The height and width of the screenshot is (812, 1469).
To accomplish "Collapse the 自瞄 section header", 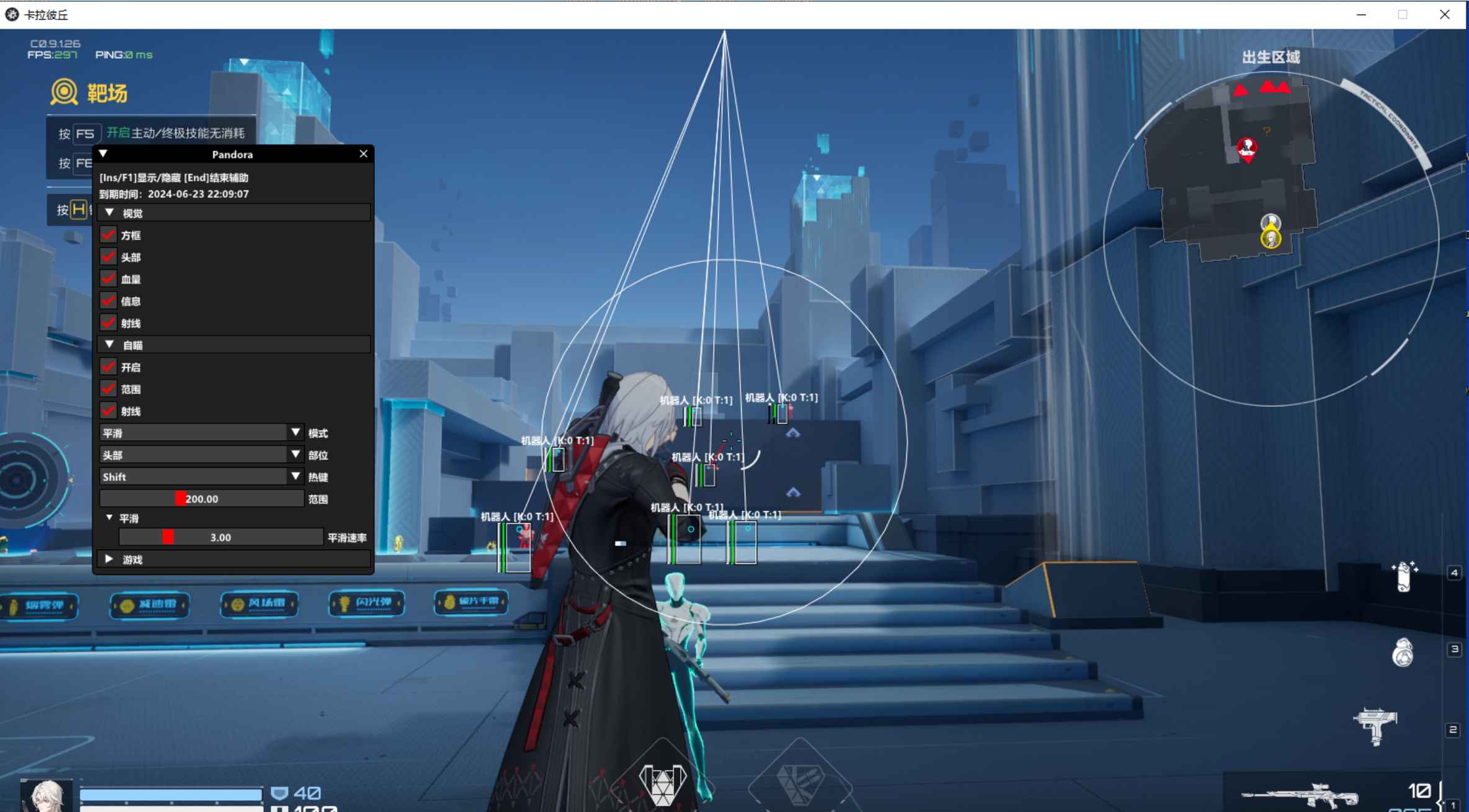I will tap(110, 345).
